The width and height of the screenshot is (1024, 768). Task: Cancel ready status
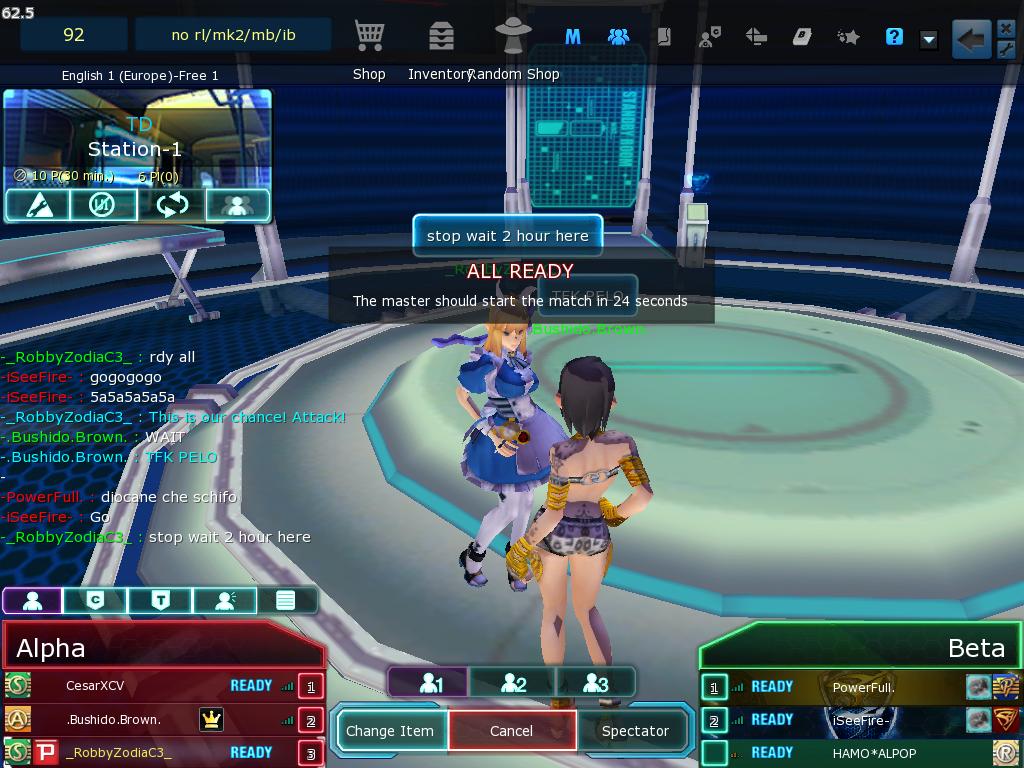[511, 731]
